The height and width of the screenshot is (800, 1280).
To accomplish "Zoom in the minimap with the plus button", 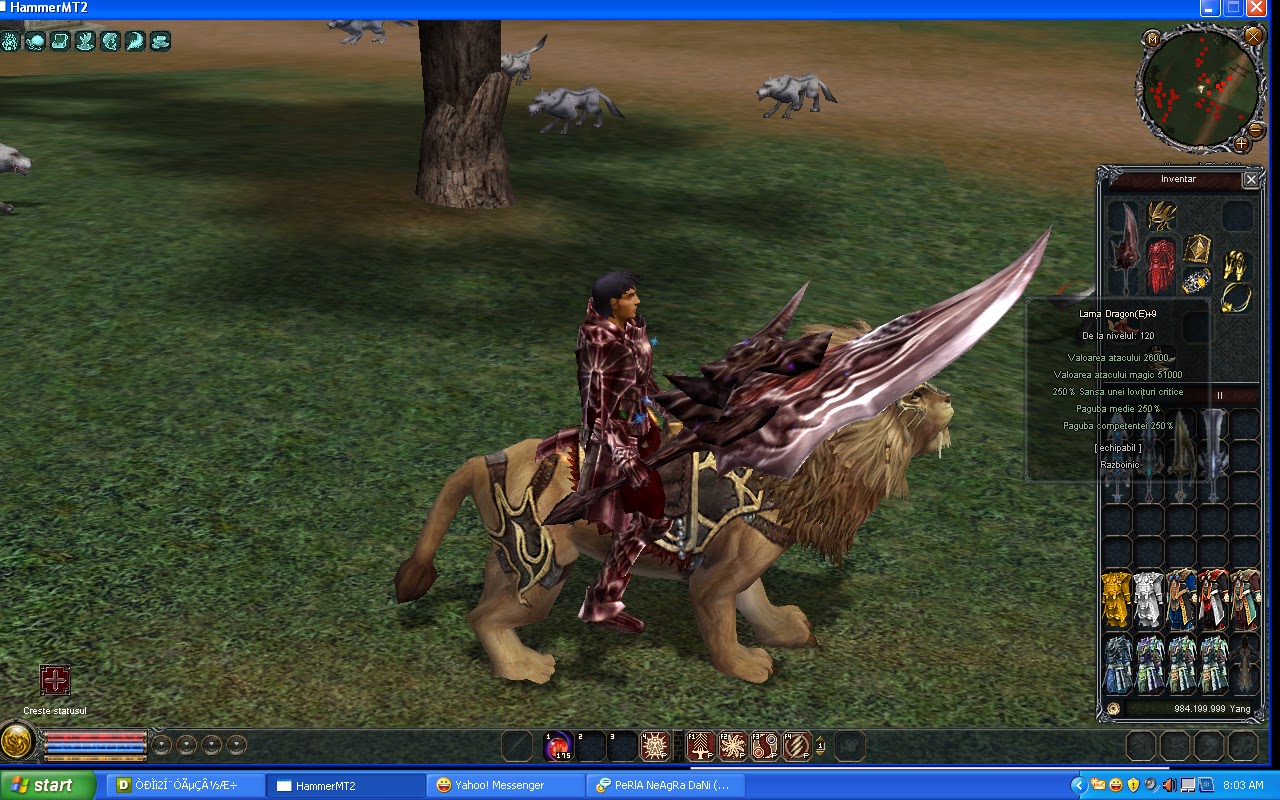I will pyautogui.click(x=1241, y=143).
